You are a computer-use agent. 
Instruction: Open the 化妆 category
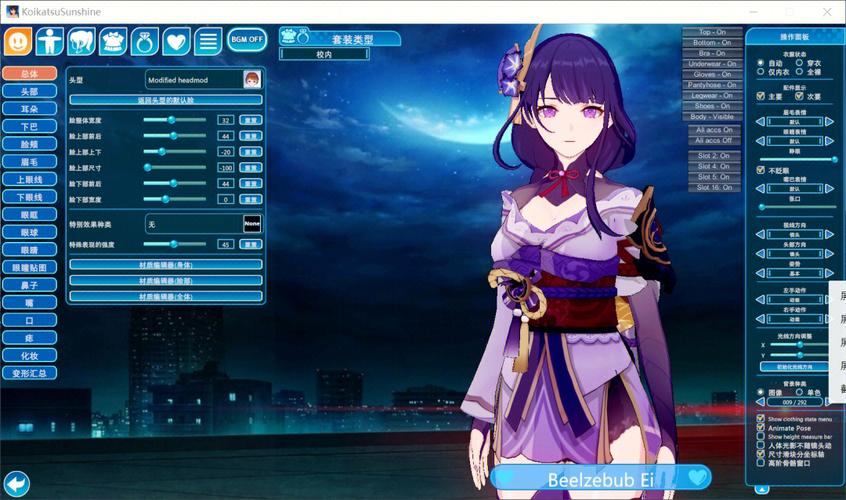click(x=29, y=355)
